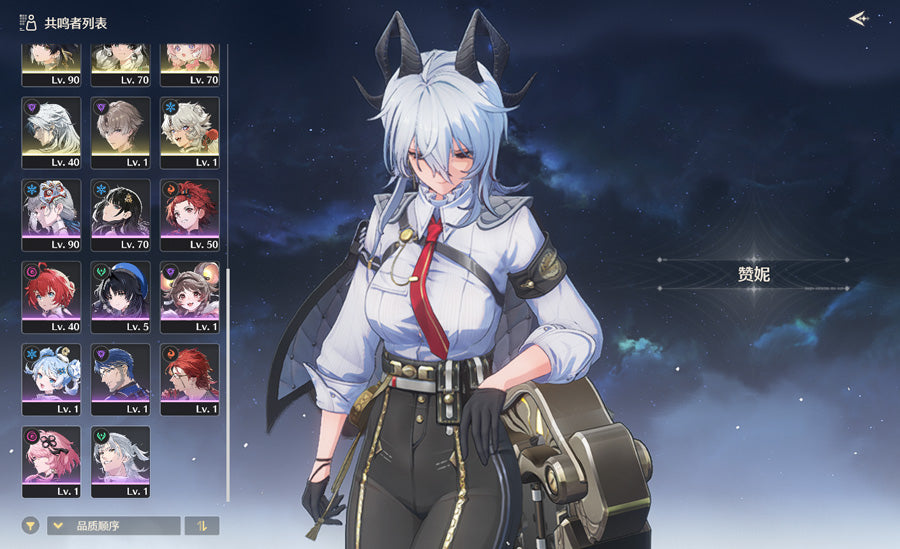Pick the pink-haired Lv. 1 character portrait

(51, 461)
